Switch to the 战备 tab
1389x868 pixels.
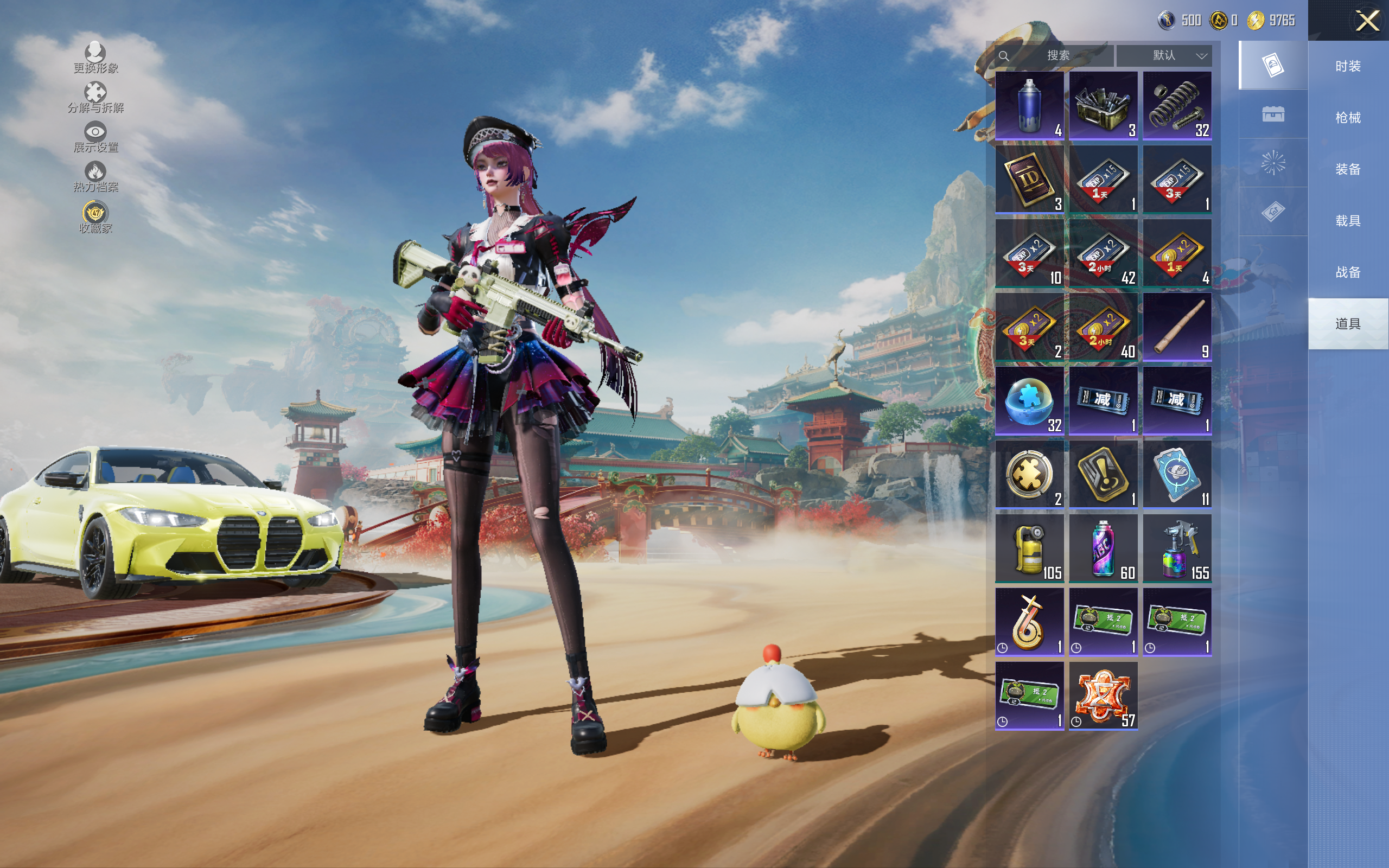click(x=1347, y=272)
